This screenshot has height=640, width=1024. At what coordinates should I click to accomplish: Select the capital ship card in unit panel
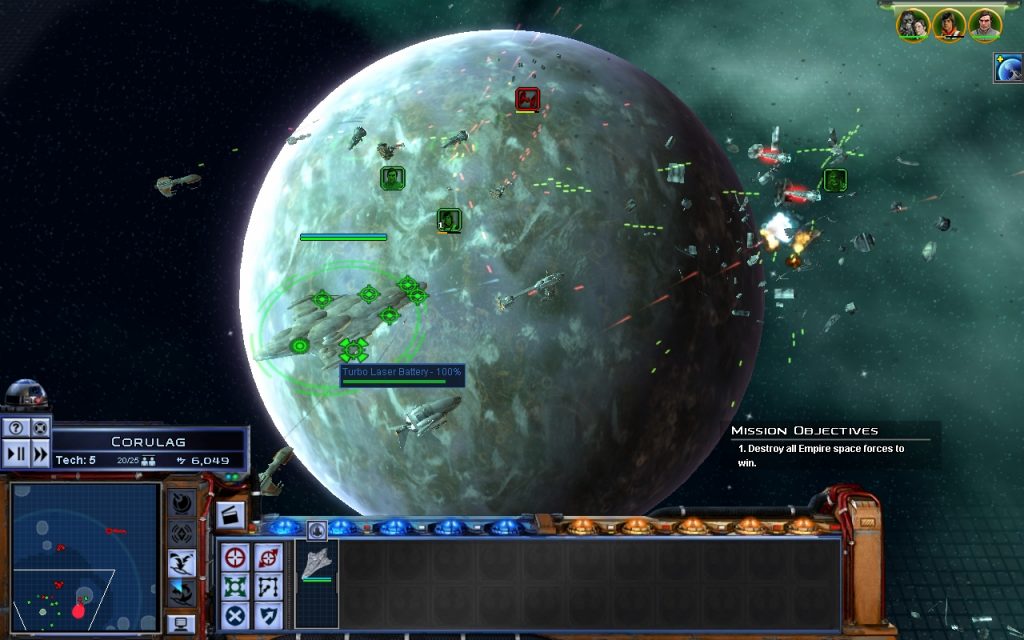pyautogui.click(x=317, y=564)
